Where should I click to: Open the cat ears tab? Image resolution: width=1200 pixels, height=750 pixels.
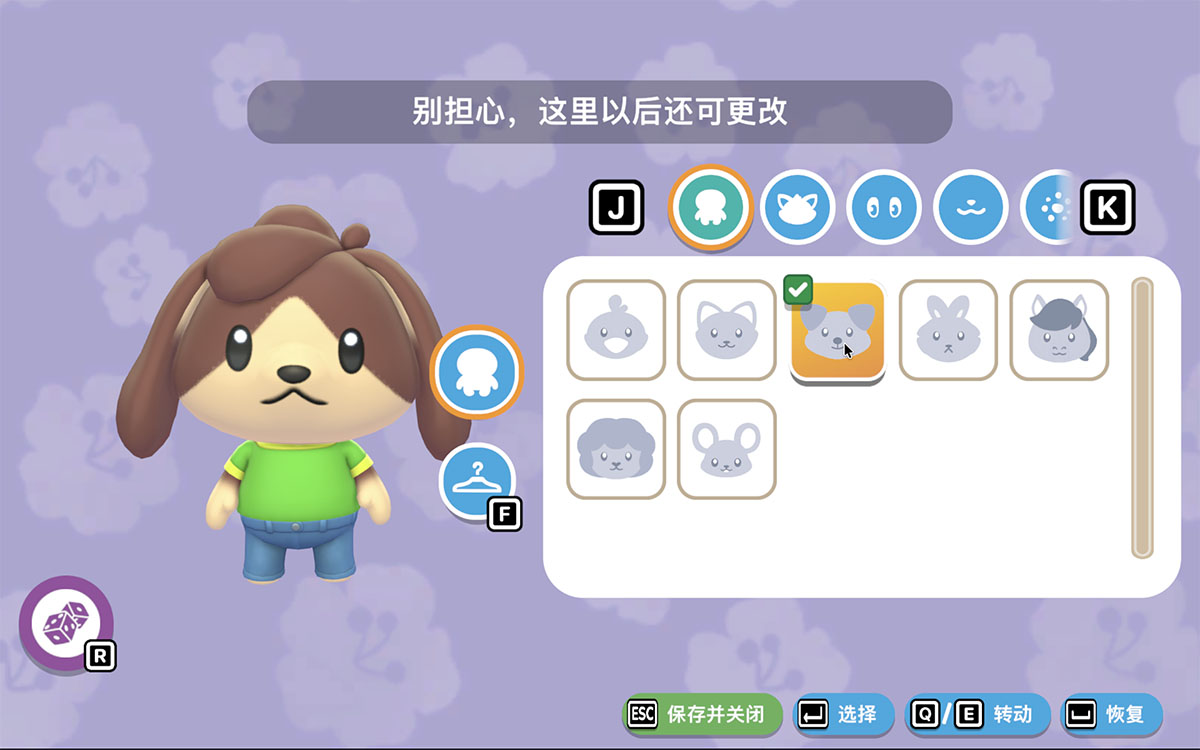[x=797, y=207]
